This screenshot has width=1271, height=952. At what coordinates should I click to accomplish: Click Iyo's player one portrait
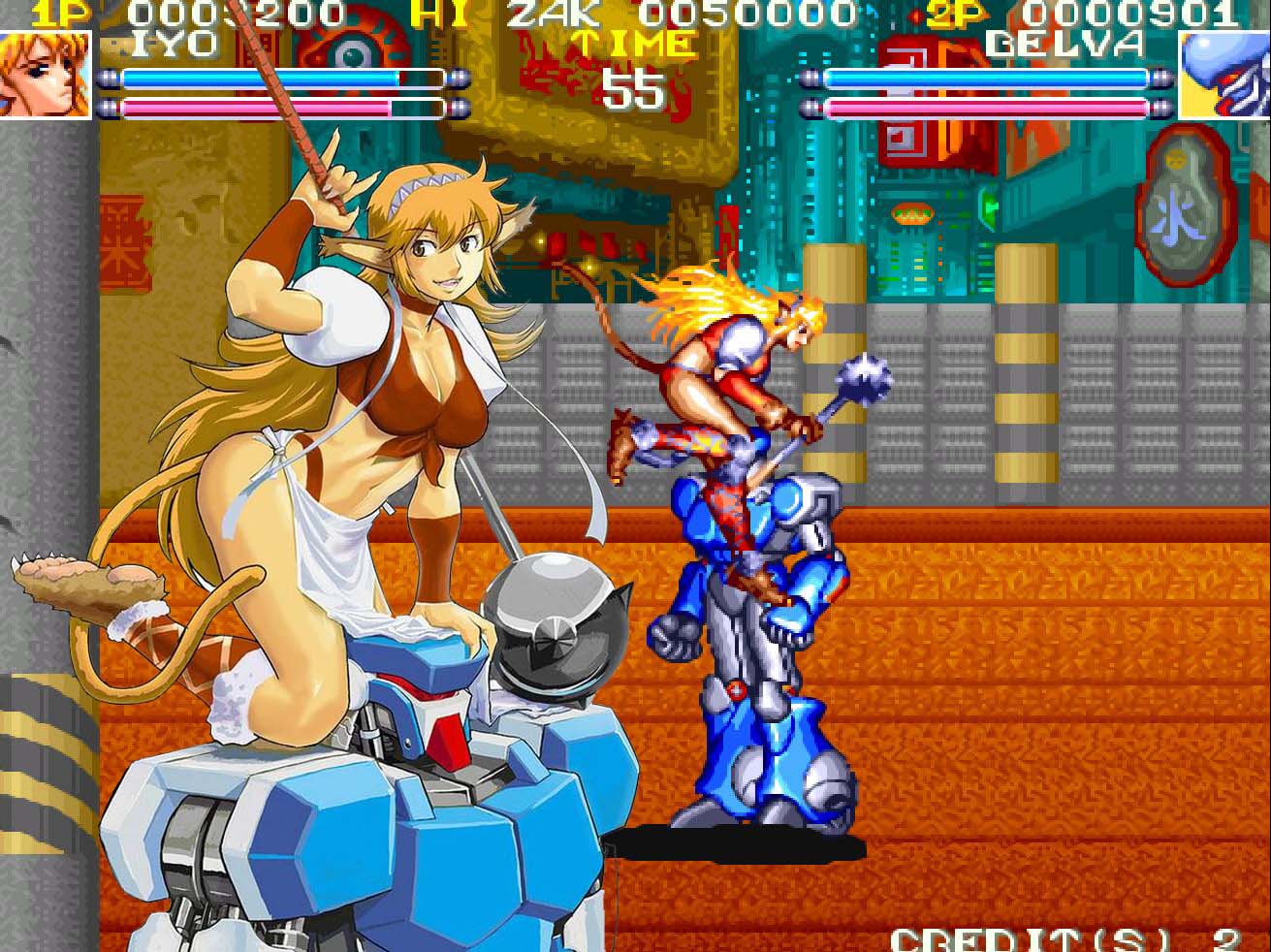[x=45, y=75]
